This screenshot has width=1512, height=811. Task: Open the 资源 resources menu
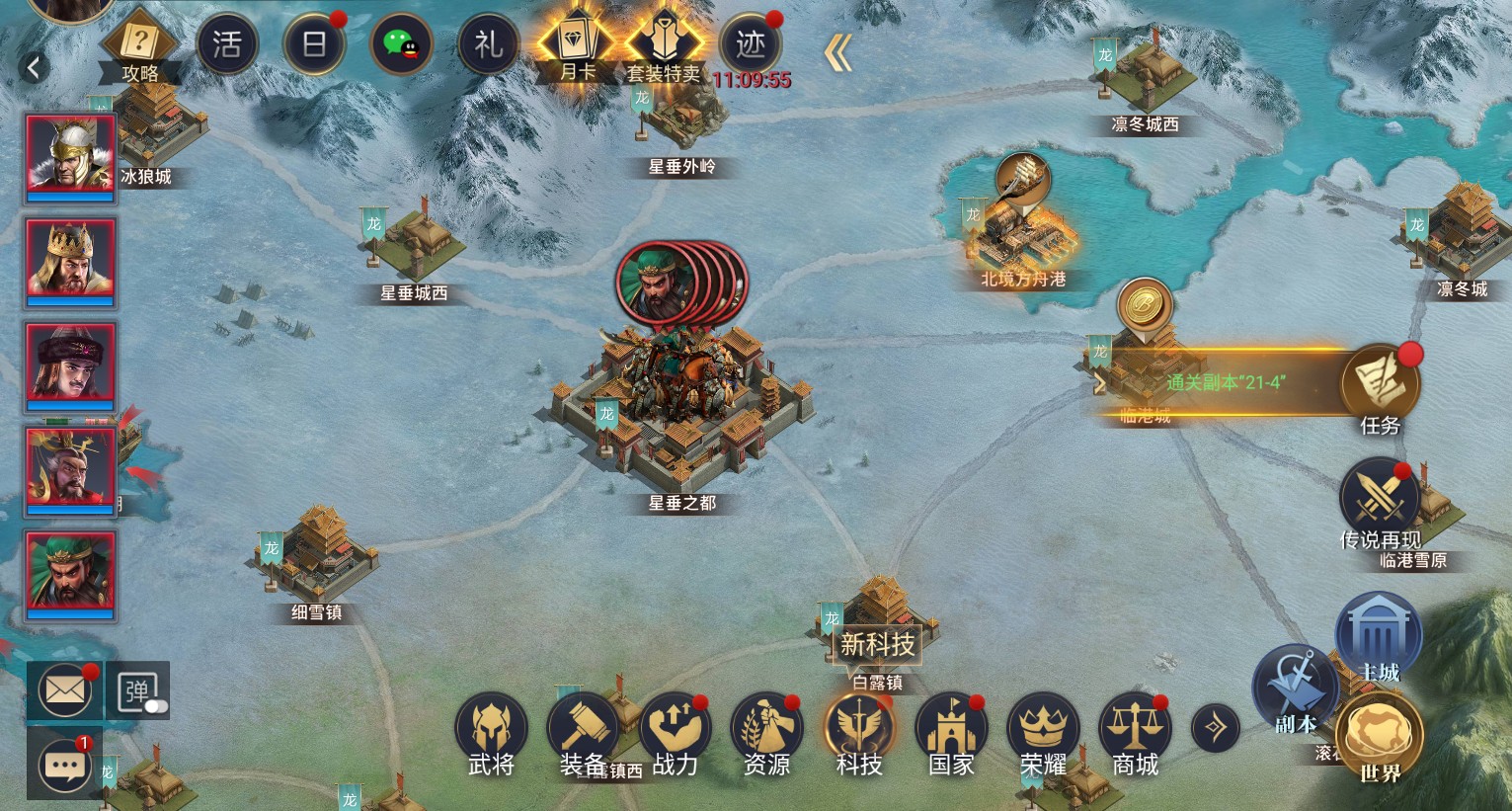(x=766, y=736)
